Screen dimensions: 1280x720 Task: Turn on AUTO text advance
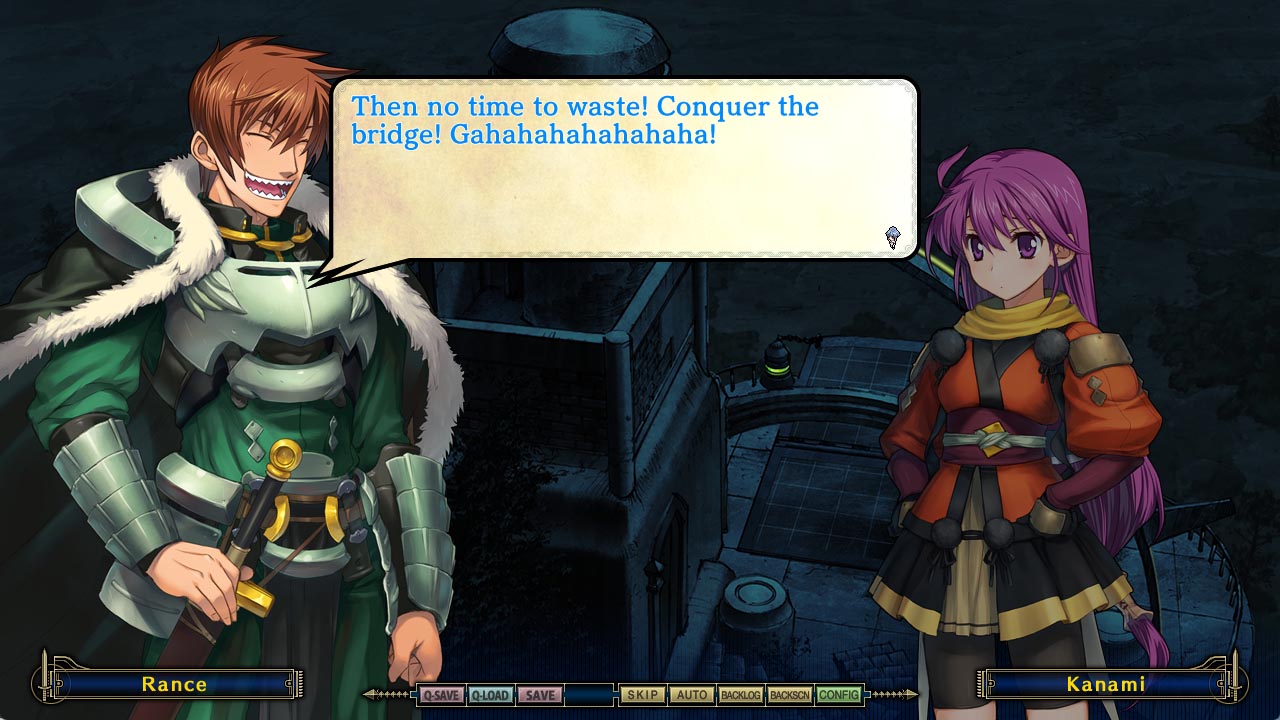click(691, 695)
